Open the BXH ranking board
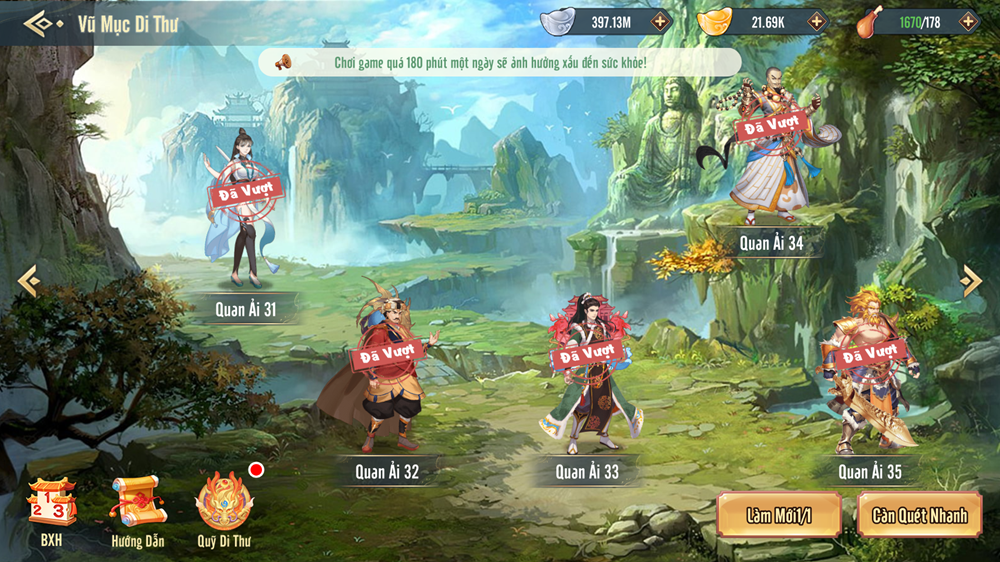 tap(51, 511)
